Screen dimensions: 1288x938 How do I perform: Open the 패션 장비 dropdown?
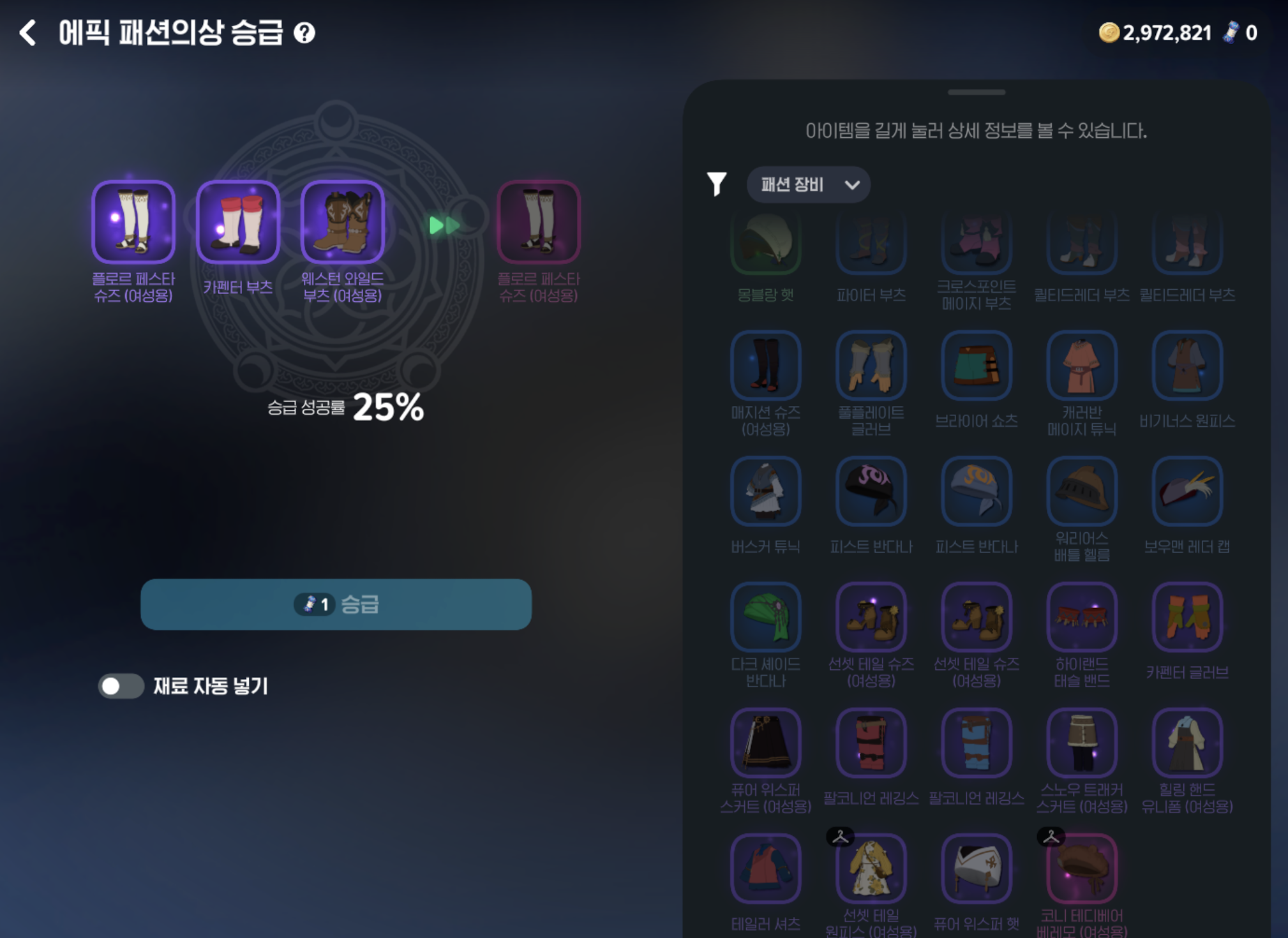807,184
